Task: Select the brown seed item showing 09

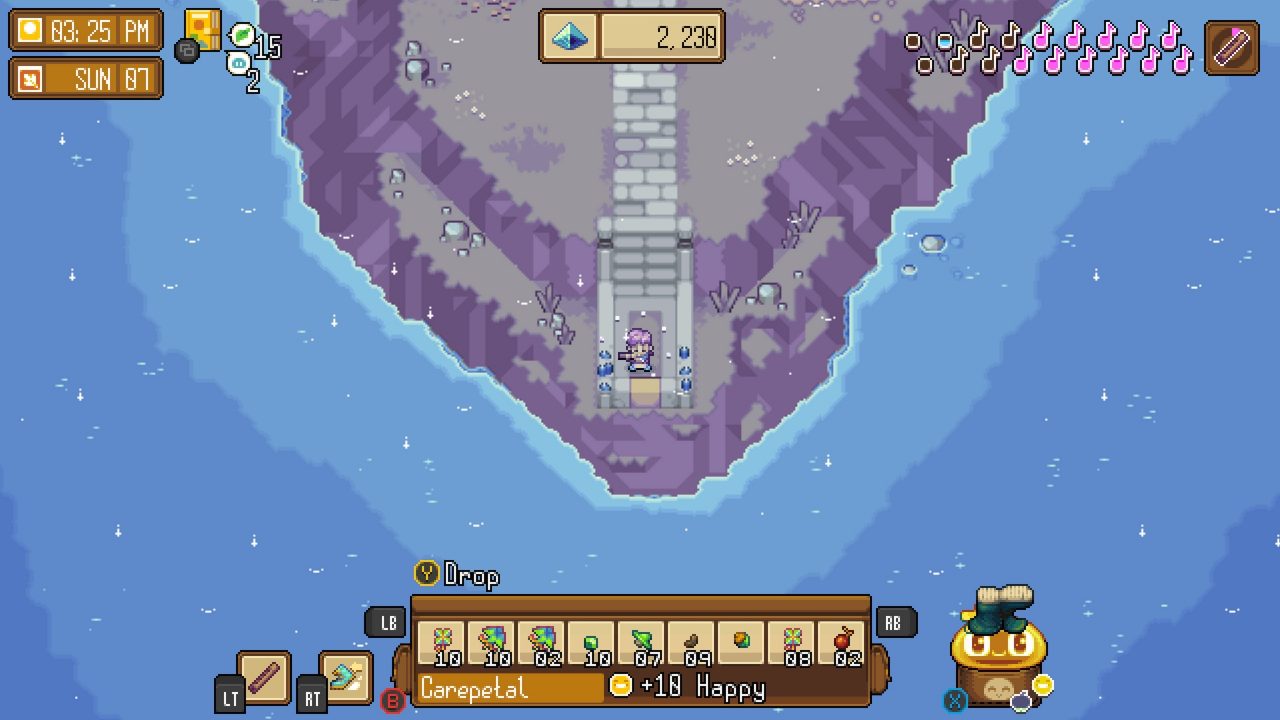Action: pos(693,640)
